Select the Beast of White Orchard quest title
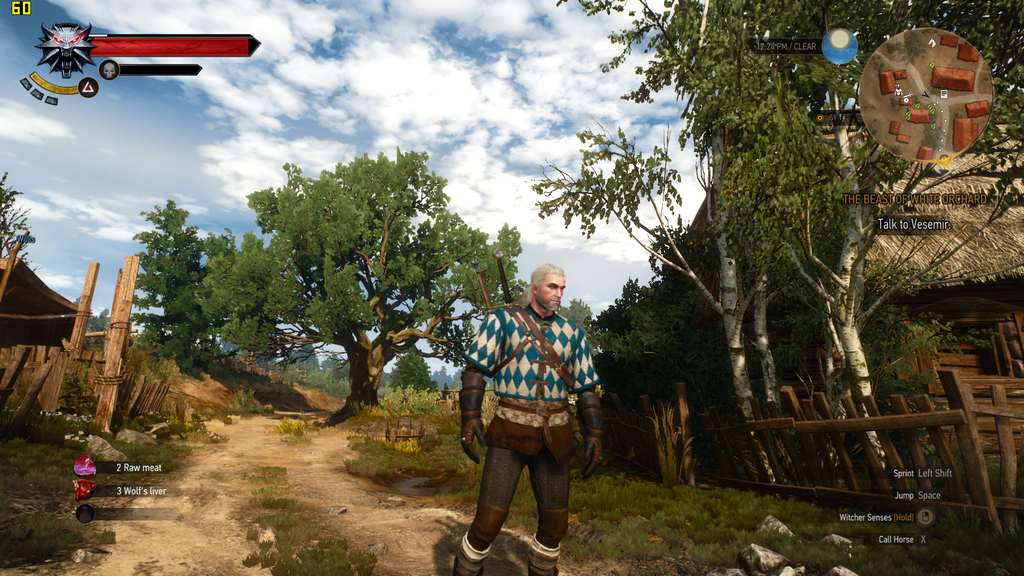 (914, 199)
